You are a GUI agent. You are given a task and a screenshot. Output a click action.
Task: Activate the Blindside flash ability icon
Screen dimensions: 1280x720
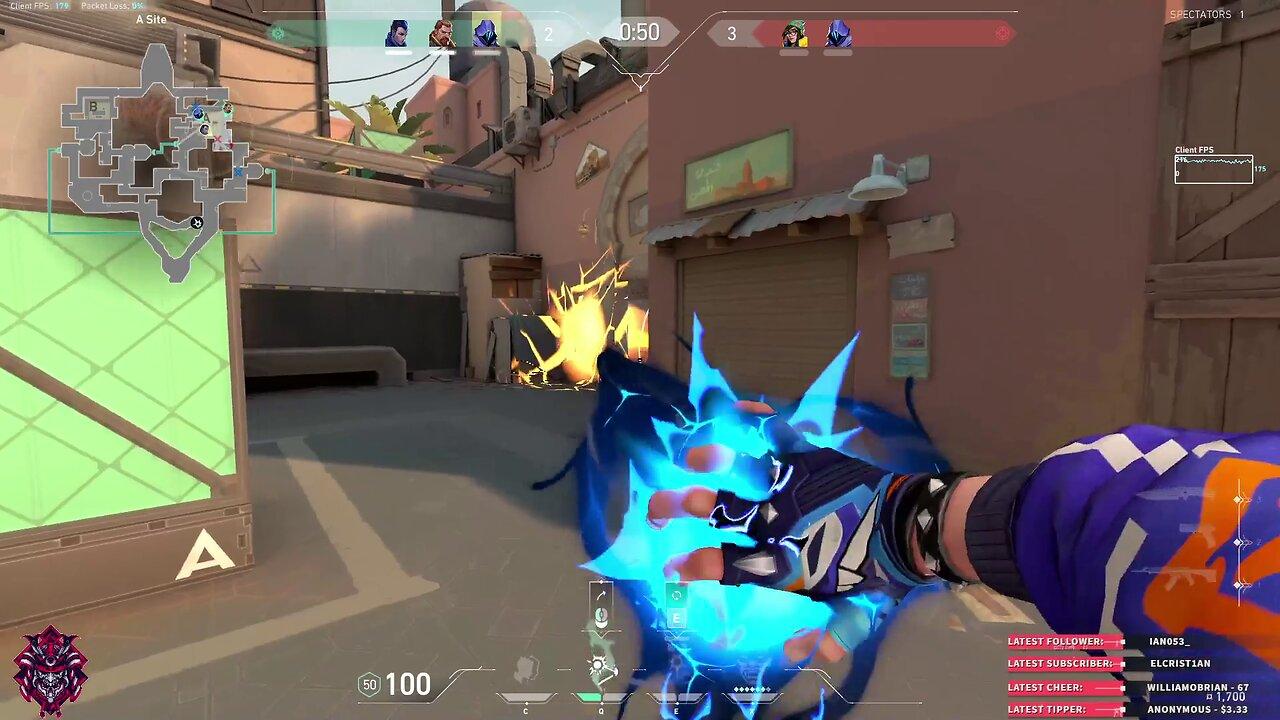600,670
